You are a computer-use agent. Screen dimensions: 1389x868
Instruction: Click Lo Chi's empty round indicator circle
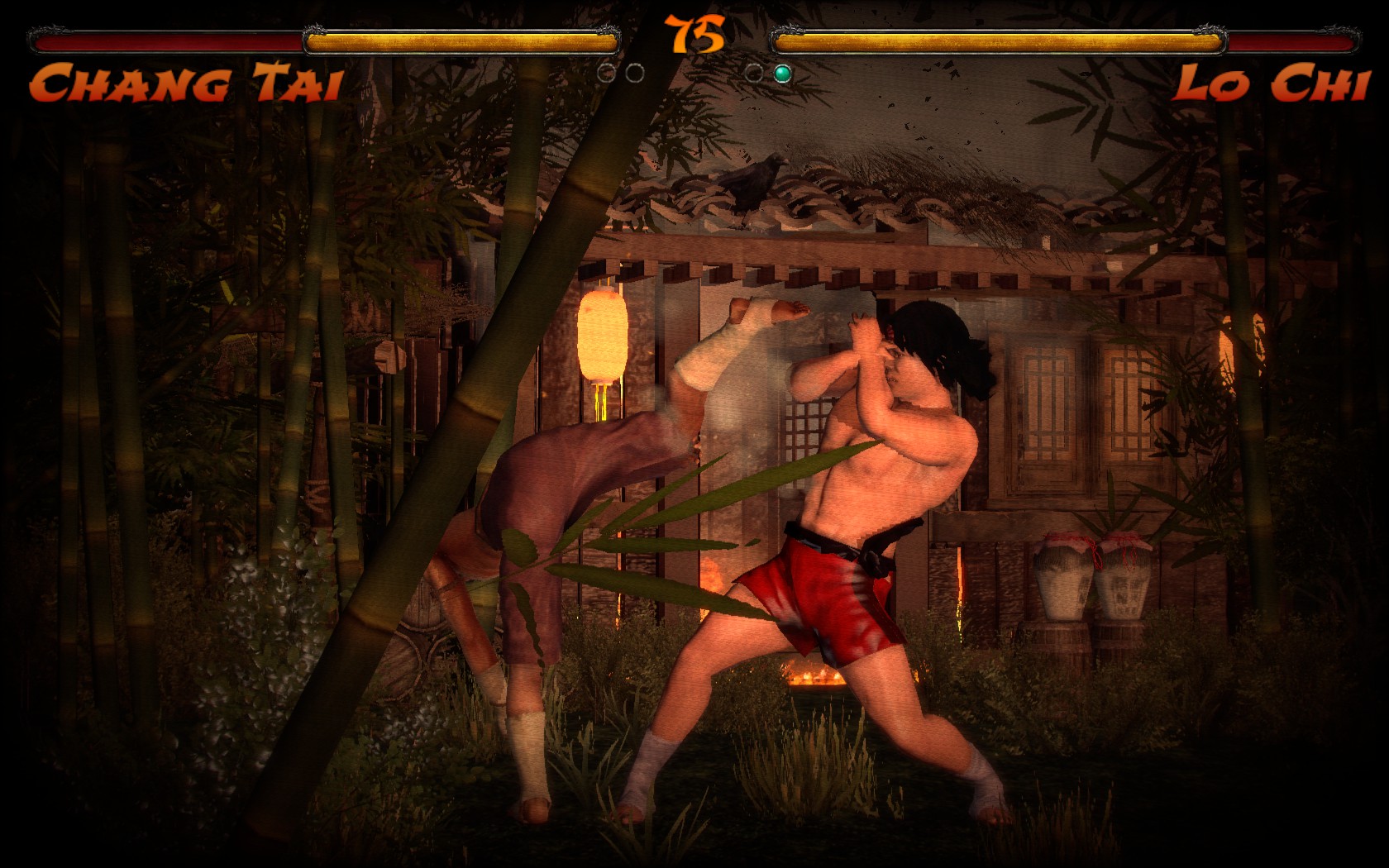point(755,73)
